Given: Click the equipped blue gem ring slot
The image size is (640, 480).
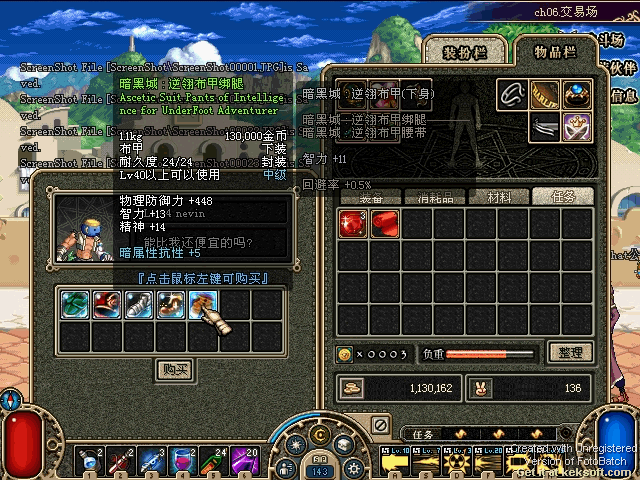Looking at the screenshot, I should point(577,95).
